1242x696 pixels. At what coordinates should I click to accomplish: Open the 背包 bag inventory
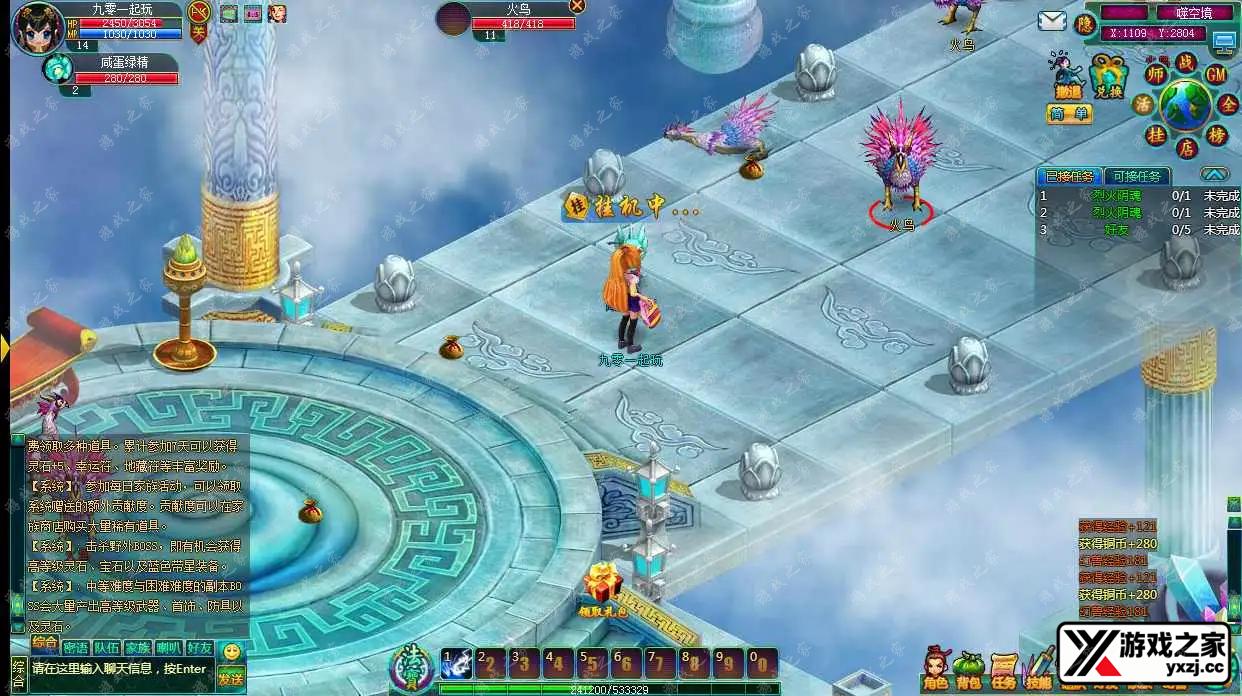click(969, 670)
